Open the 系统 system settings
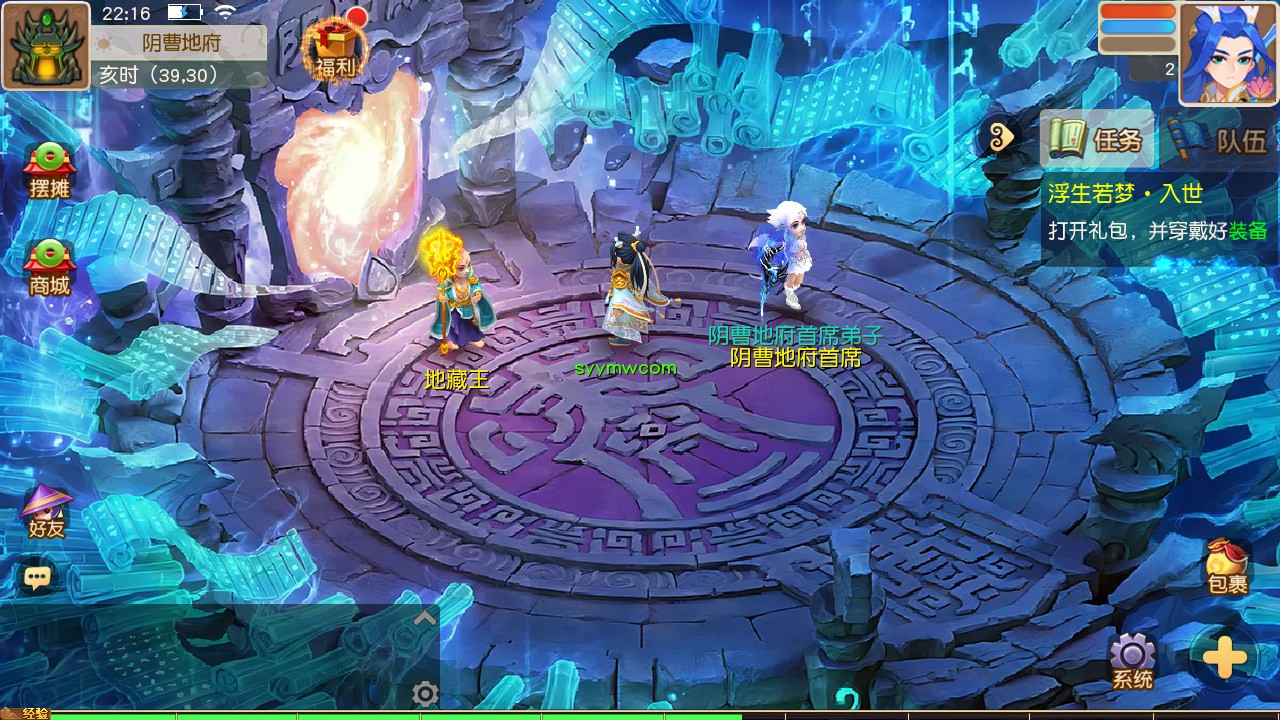 pos(1132,662)
